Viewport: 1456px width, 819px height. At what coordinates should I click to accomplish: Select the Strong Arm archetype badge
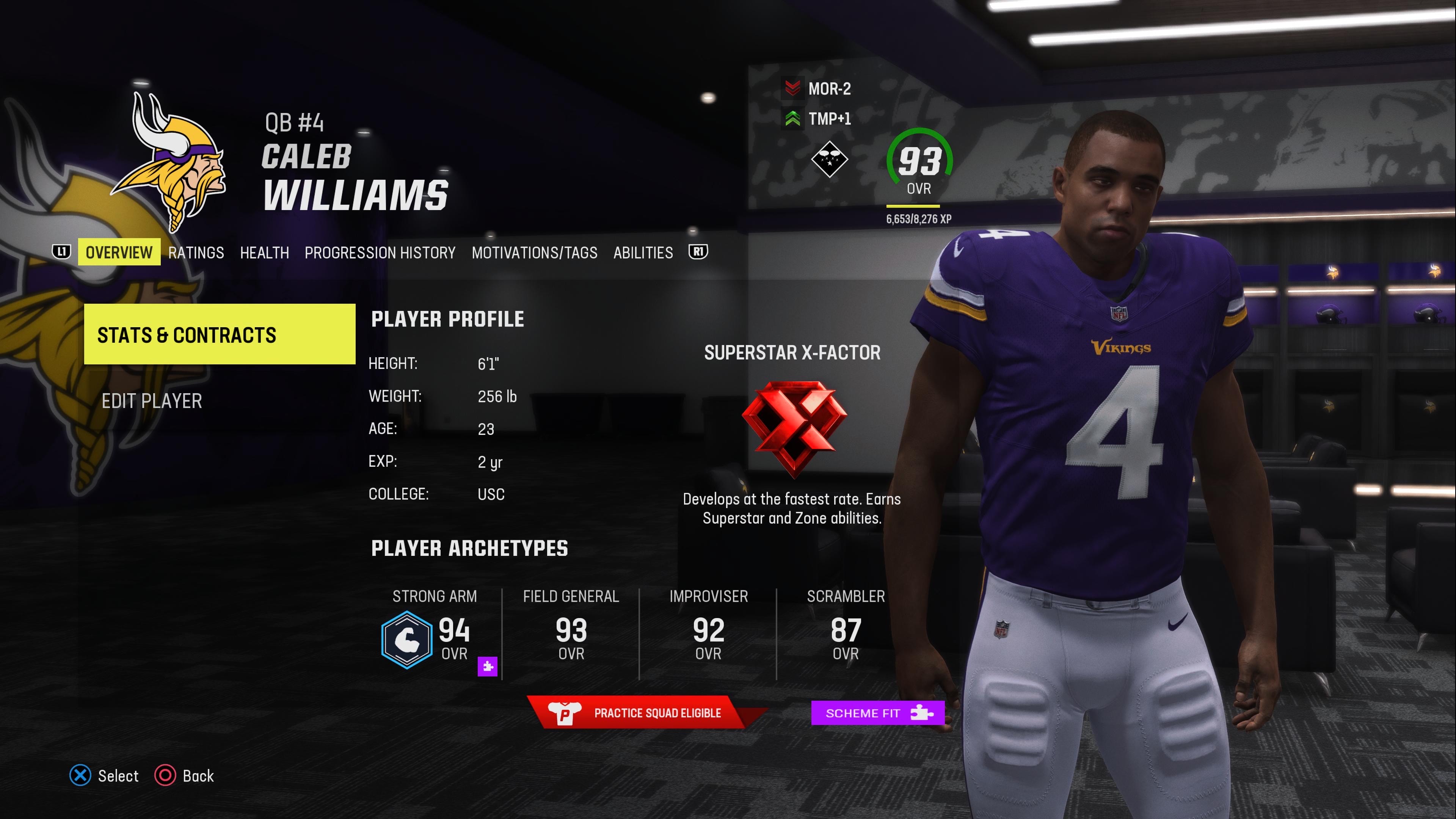[x=406, y=640]
